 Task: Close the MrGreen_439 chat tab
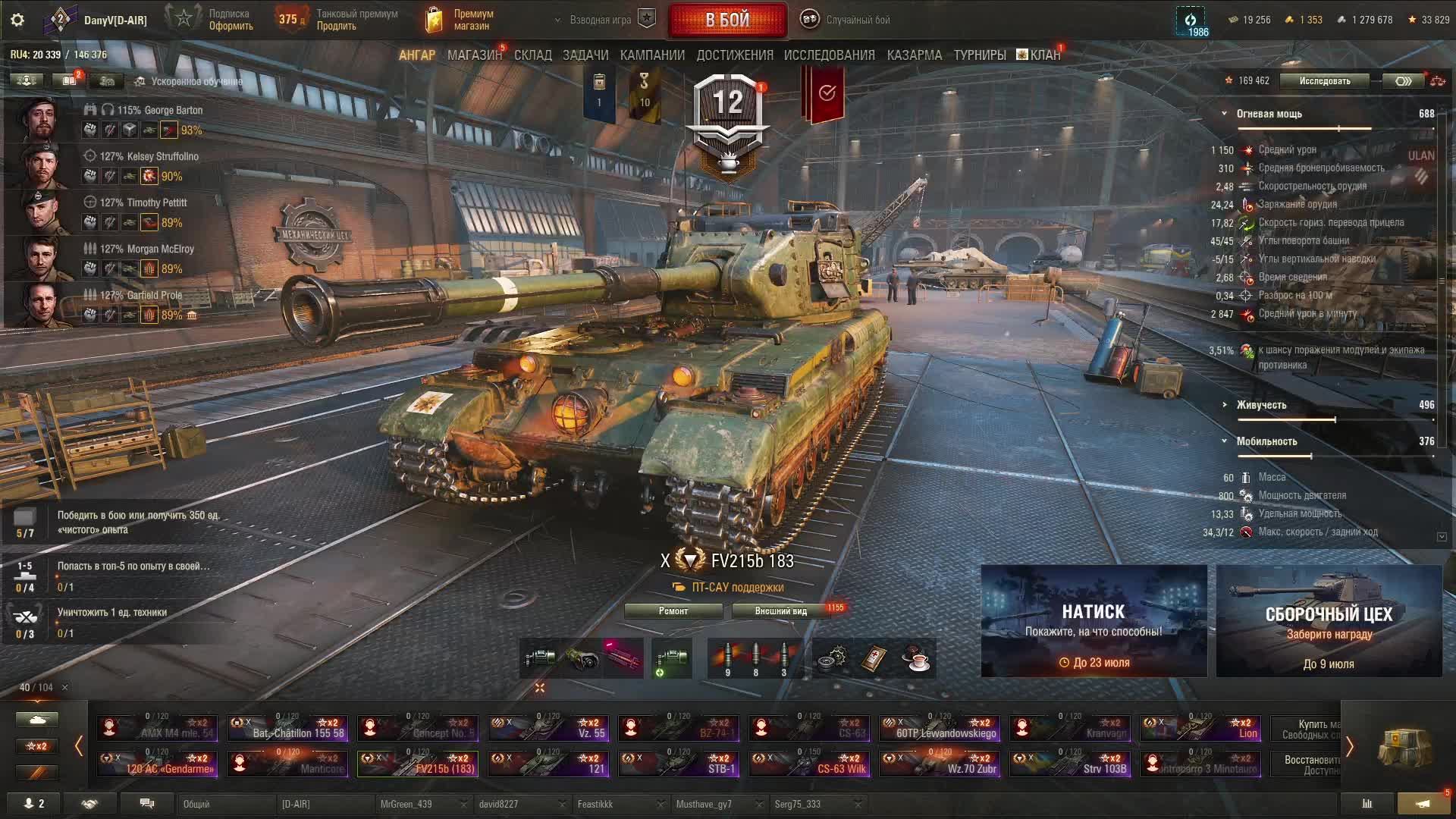point(463,804)
